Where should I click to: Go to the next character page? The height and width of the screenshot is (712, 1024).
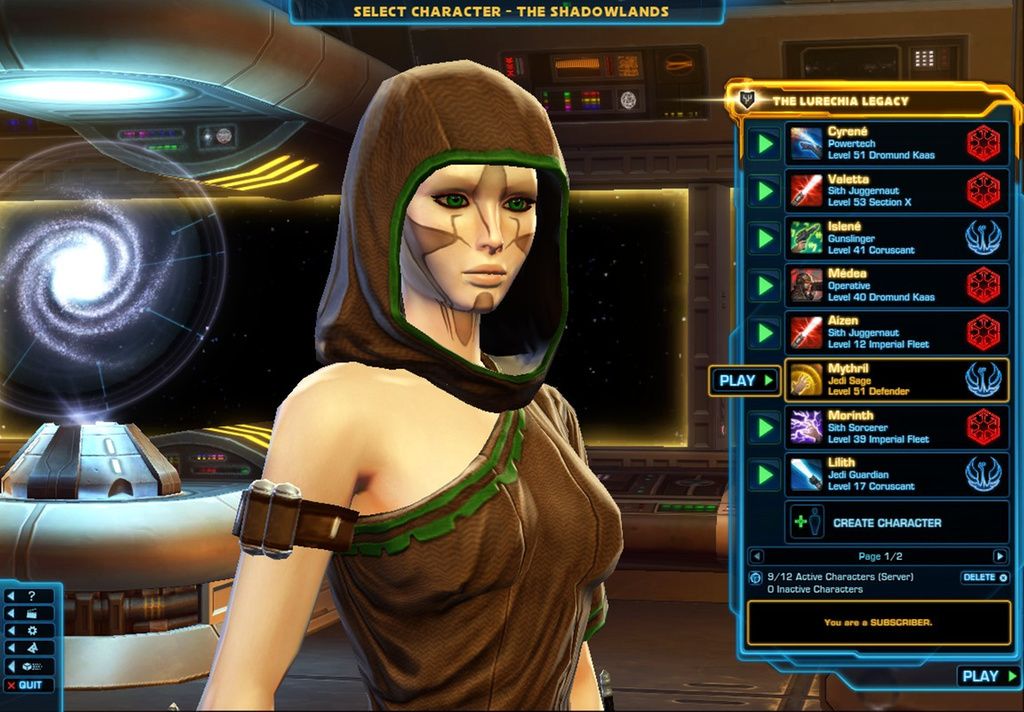(x=999, y=556)
